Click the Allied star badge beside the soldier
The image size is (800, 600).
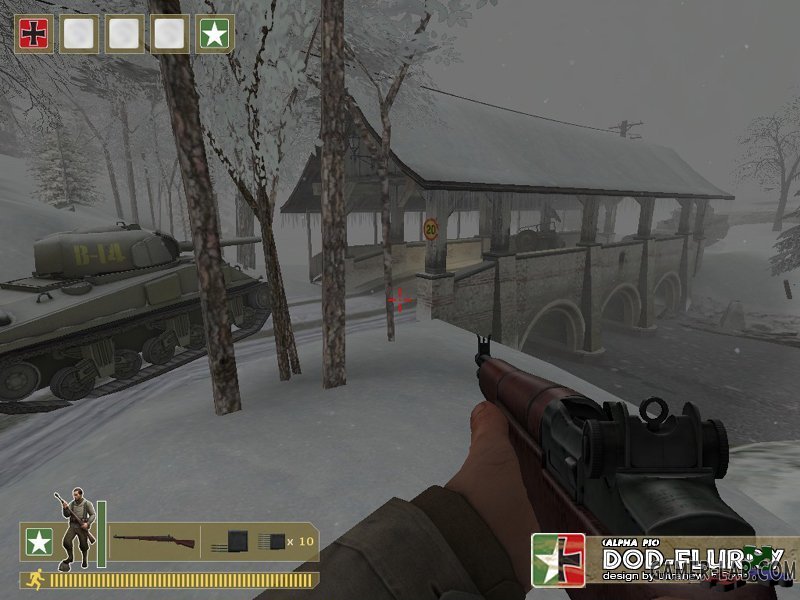click(x=38, y=542)
